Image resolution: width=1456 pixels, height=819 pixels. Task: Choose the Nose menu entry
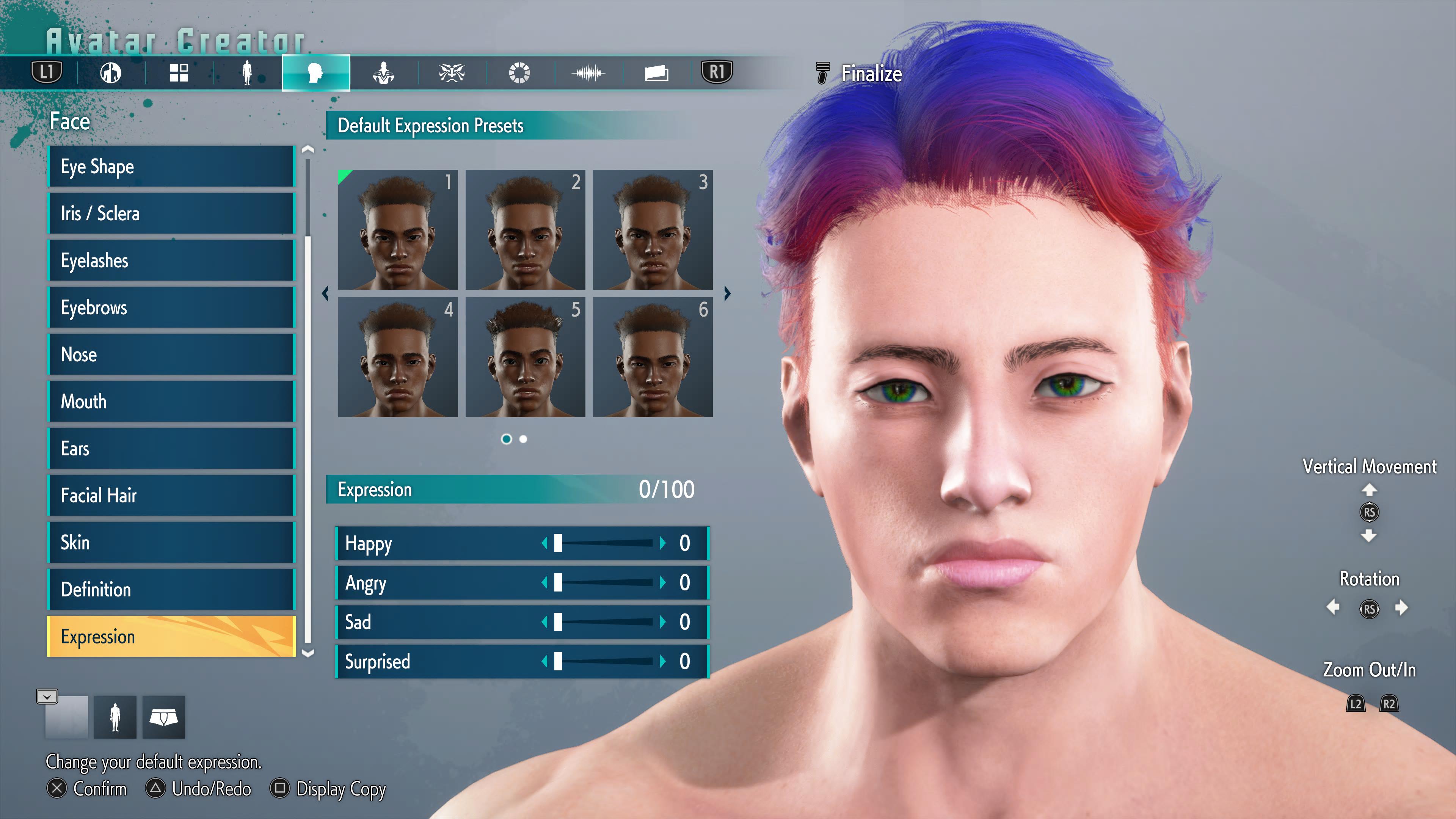[x=171, y=355]
